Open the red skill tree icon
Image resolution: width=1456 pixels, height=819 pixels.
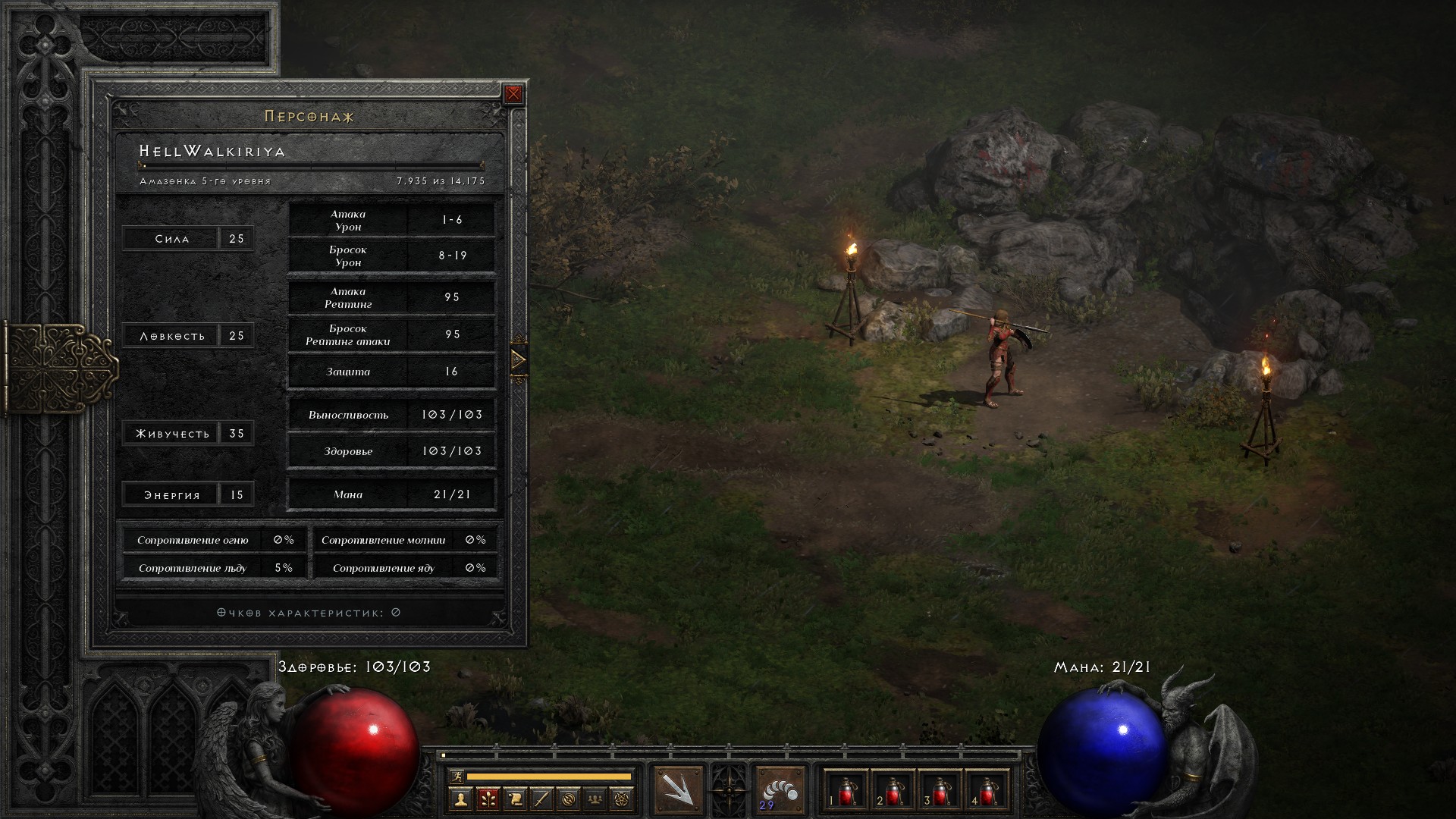(488, 799)
